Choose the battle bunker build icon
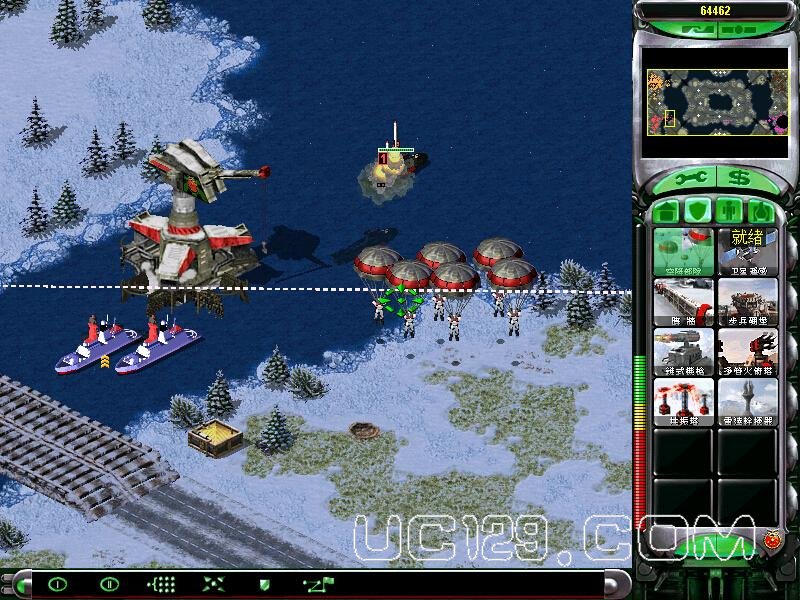The width and height of the screenshot is (800, 600). point(747,301)
